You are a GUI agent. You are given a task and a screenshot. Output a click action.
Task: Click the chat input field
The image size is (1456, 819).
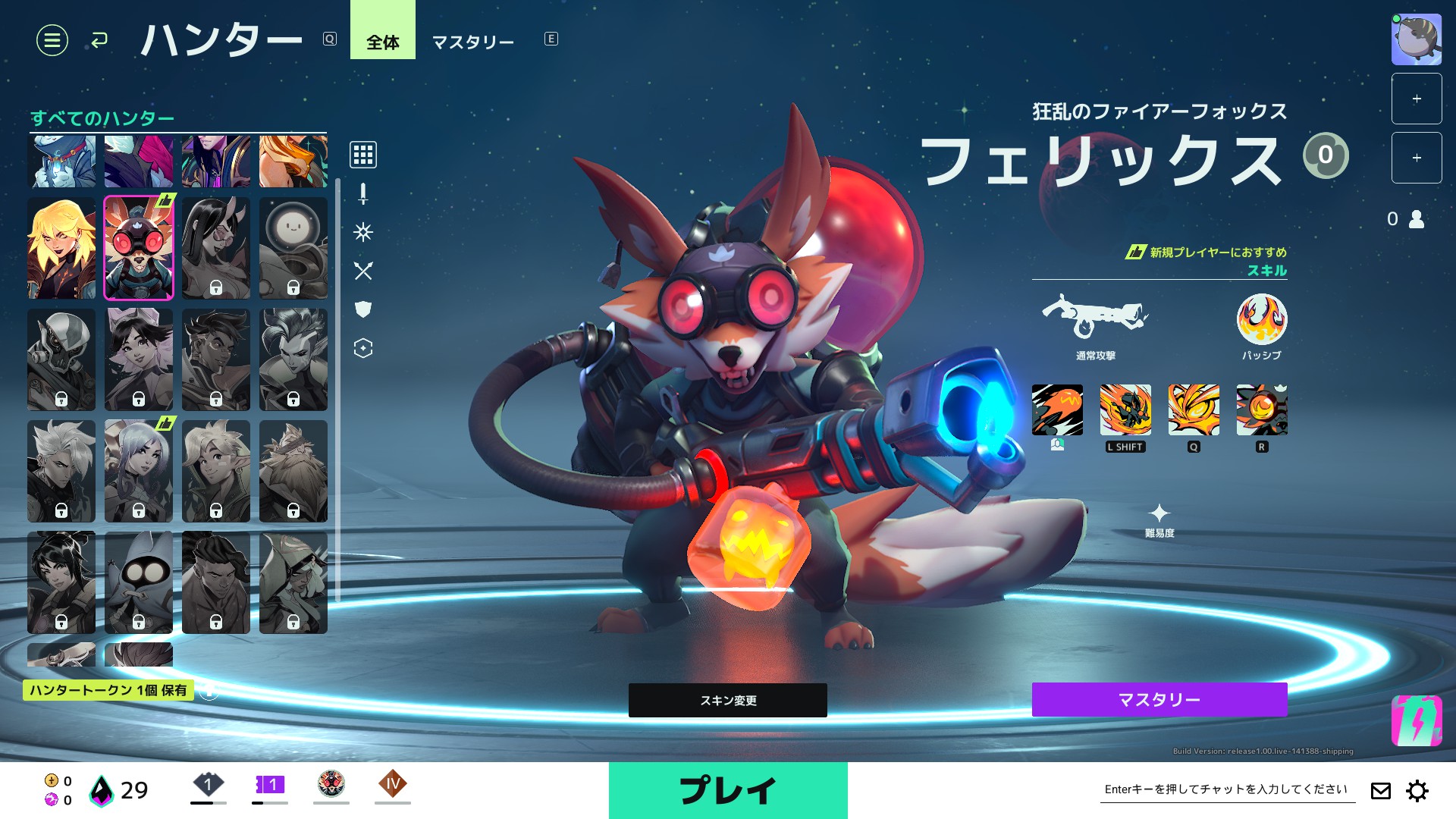tap(1226, 789)
